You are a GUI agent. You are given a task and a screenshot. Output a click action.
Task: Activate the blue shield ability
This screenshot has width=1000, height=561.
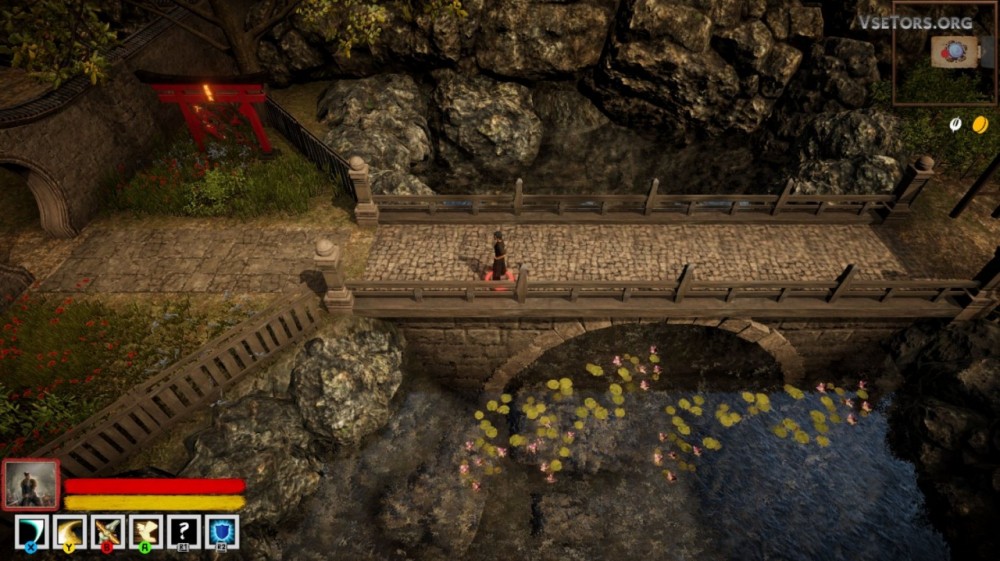pos(222,531)
